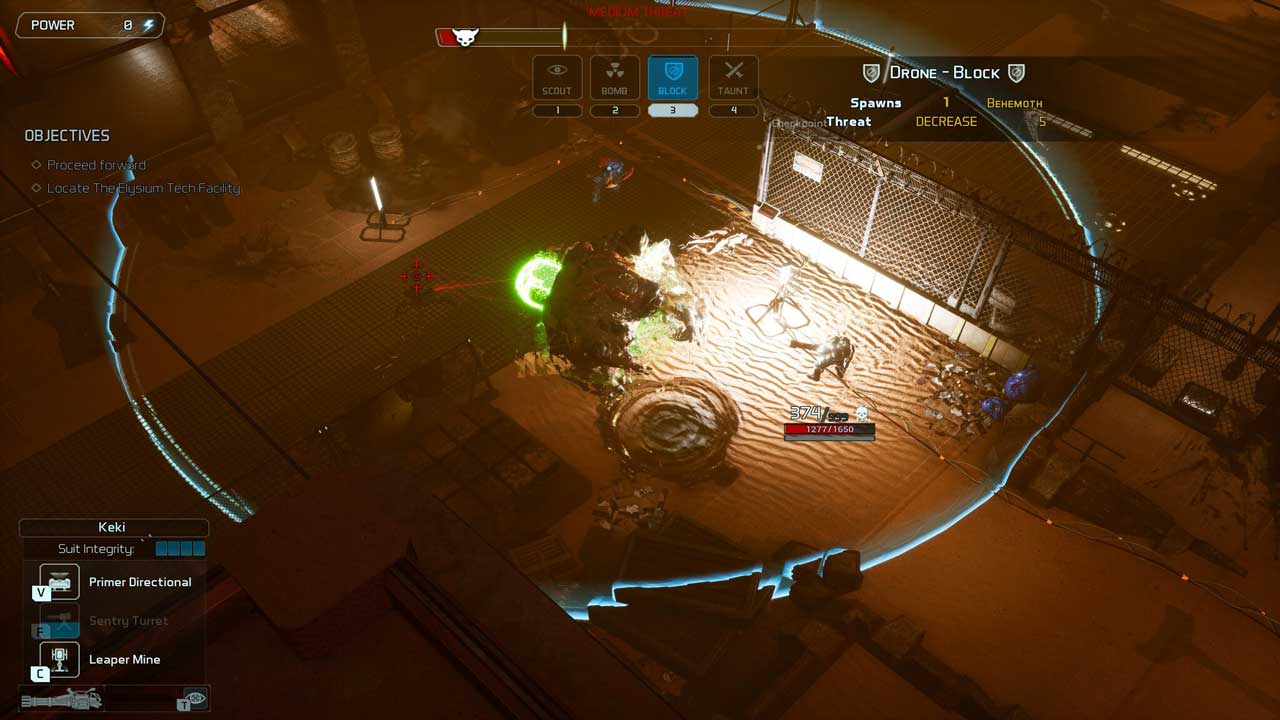Deploy the Sentry Turret gadget
The height and width of the screenshot is (720, 1280).
click(x=59, y=621)
